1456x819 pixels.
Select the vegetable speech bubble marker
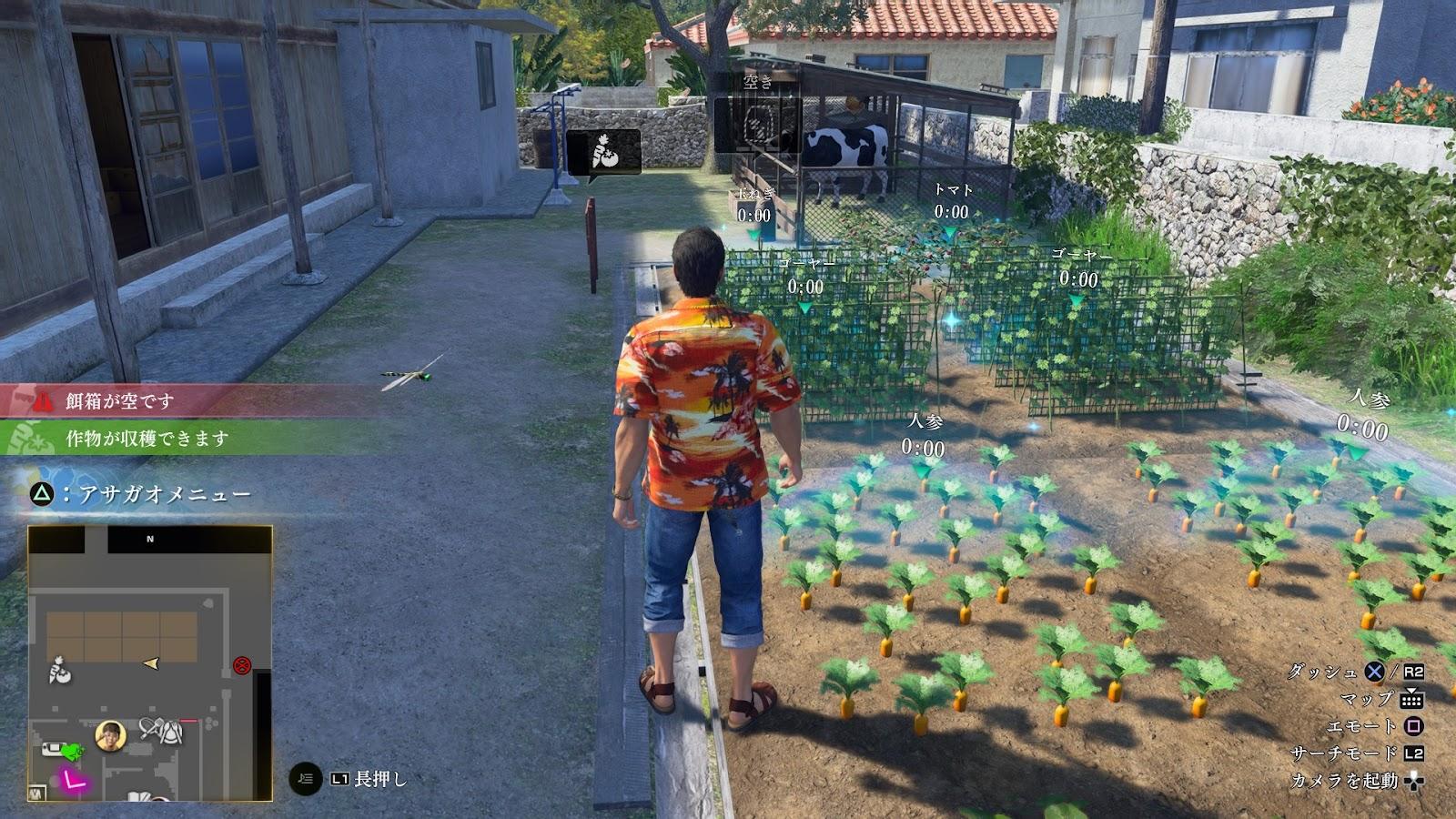pyautogui.click(x=603, y=151)
